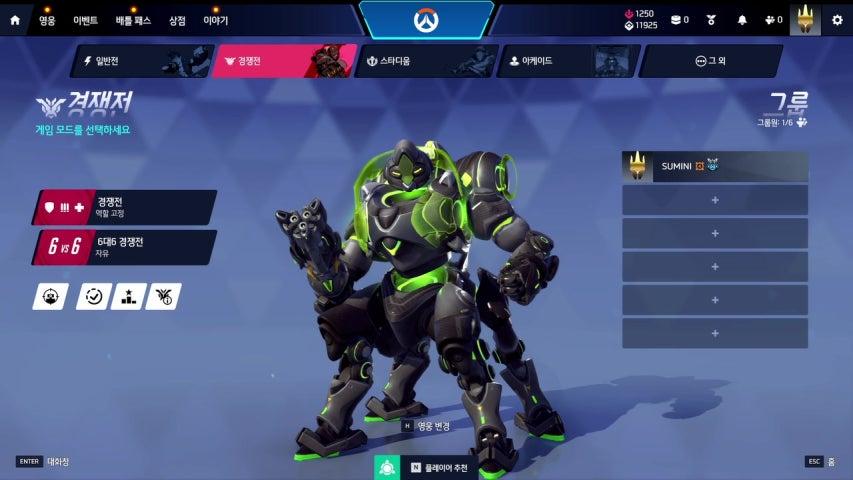Open the green 플레이어 추천 icon
This screenshot has height=480, width=853.
(387, 466)
